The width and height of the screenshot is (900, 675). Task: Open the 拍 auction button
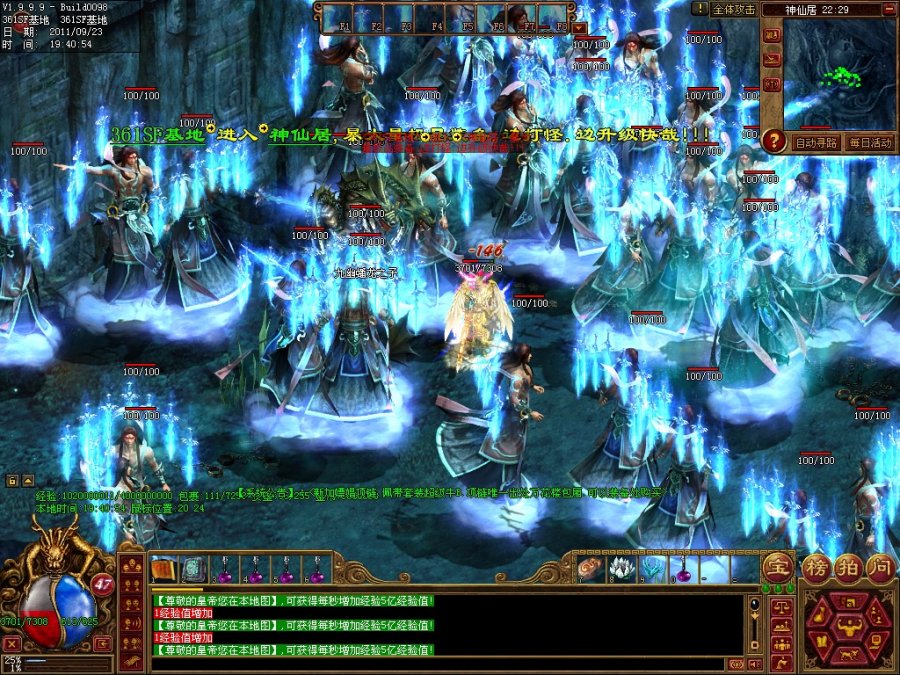click(x=848, y=566)
